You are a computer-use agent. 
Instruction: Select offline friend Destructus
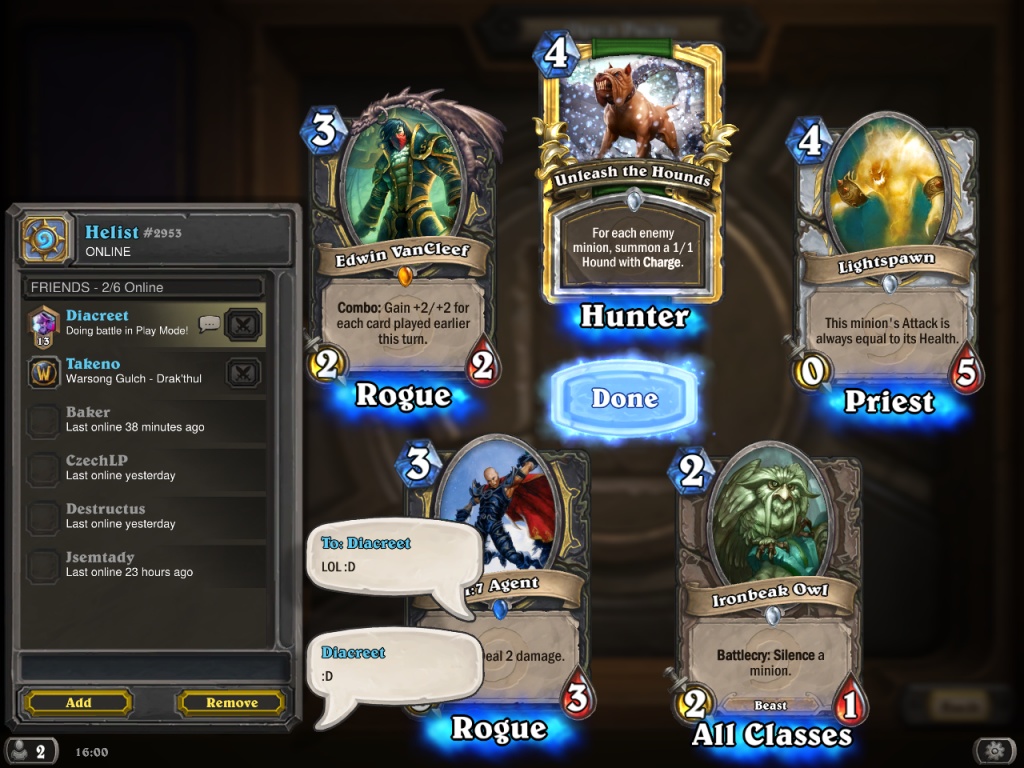(x=140, y=516)
